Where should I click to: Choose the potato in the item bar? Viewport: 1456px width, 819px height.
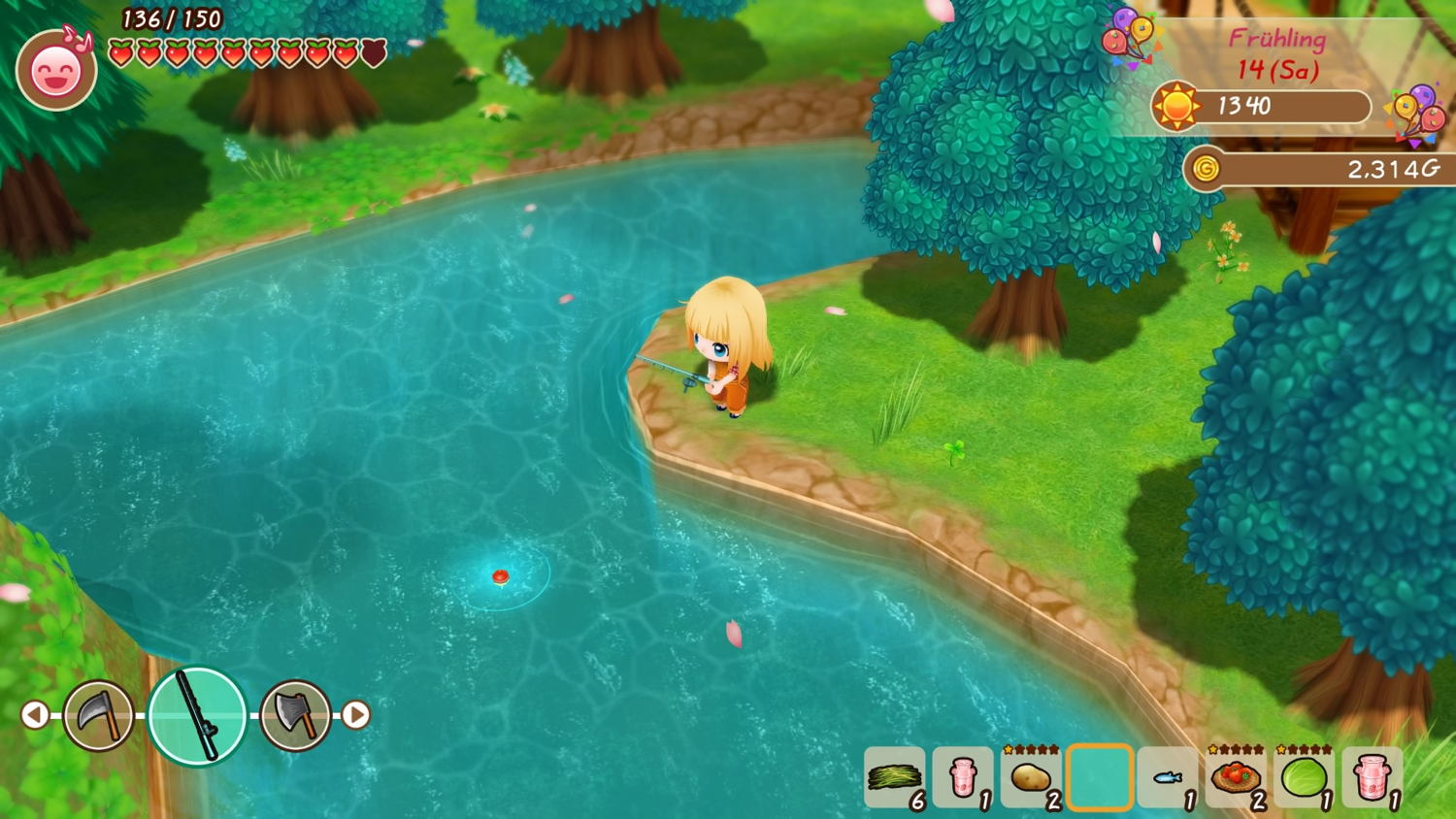point(1031,777)
